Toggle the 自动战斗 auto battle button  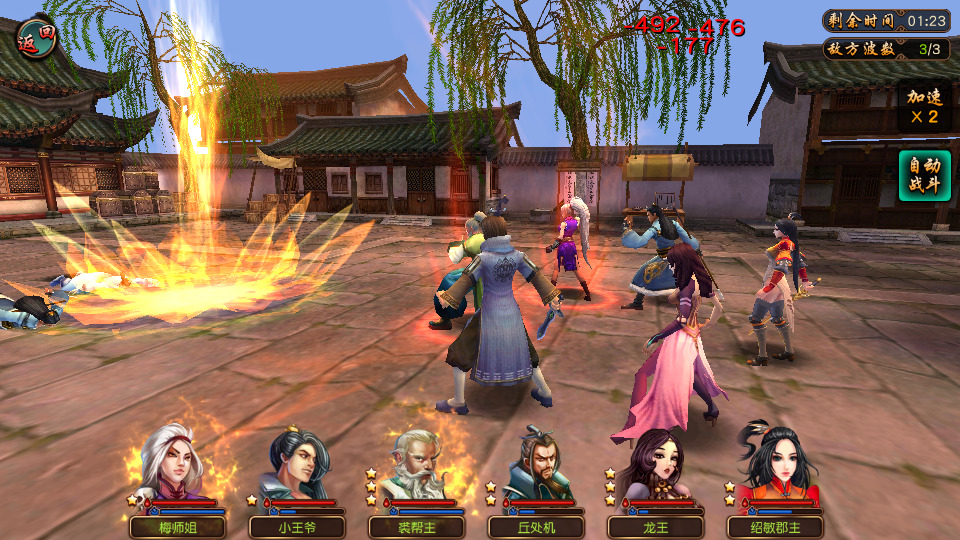923,176
